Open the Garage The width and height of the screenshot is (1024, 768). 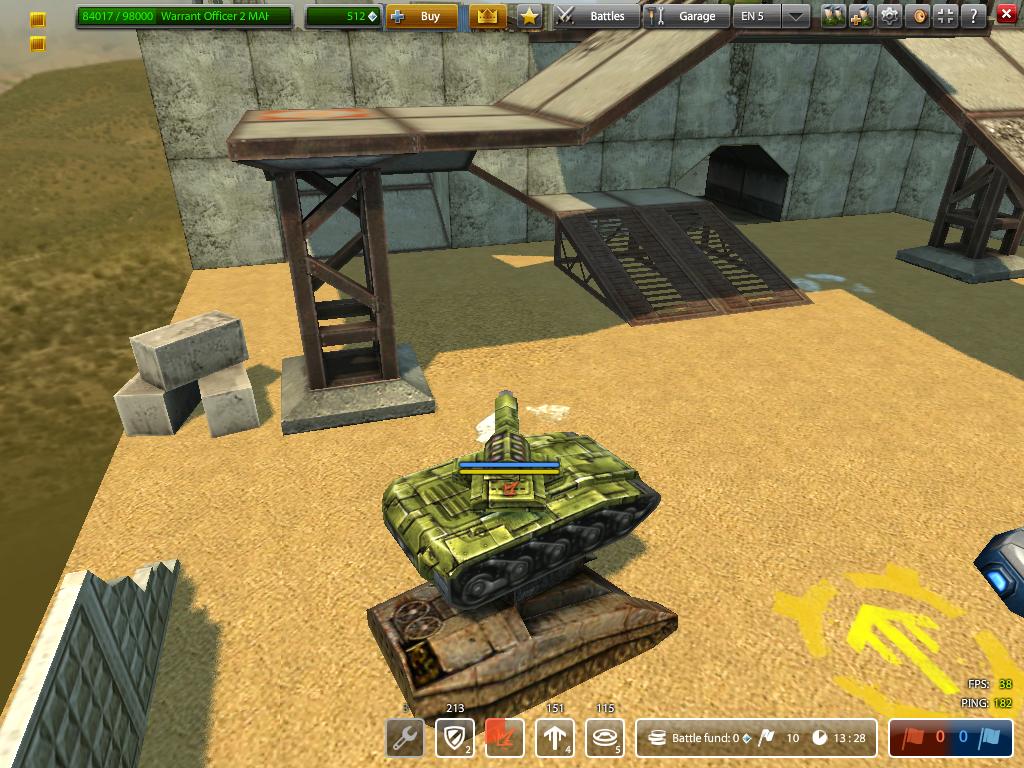tap(686, 16)
